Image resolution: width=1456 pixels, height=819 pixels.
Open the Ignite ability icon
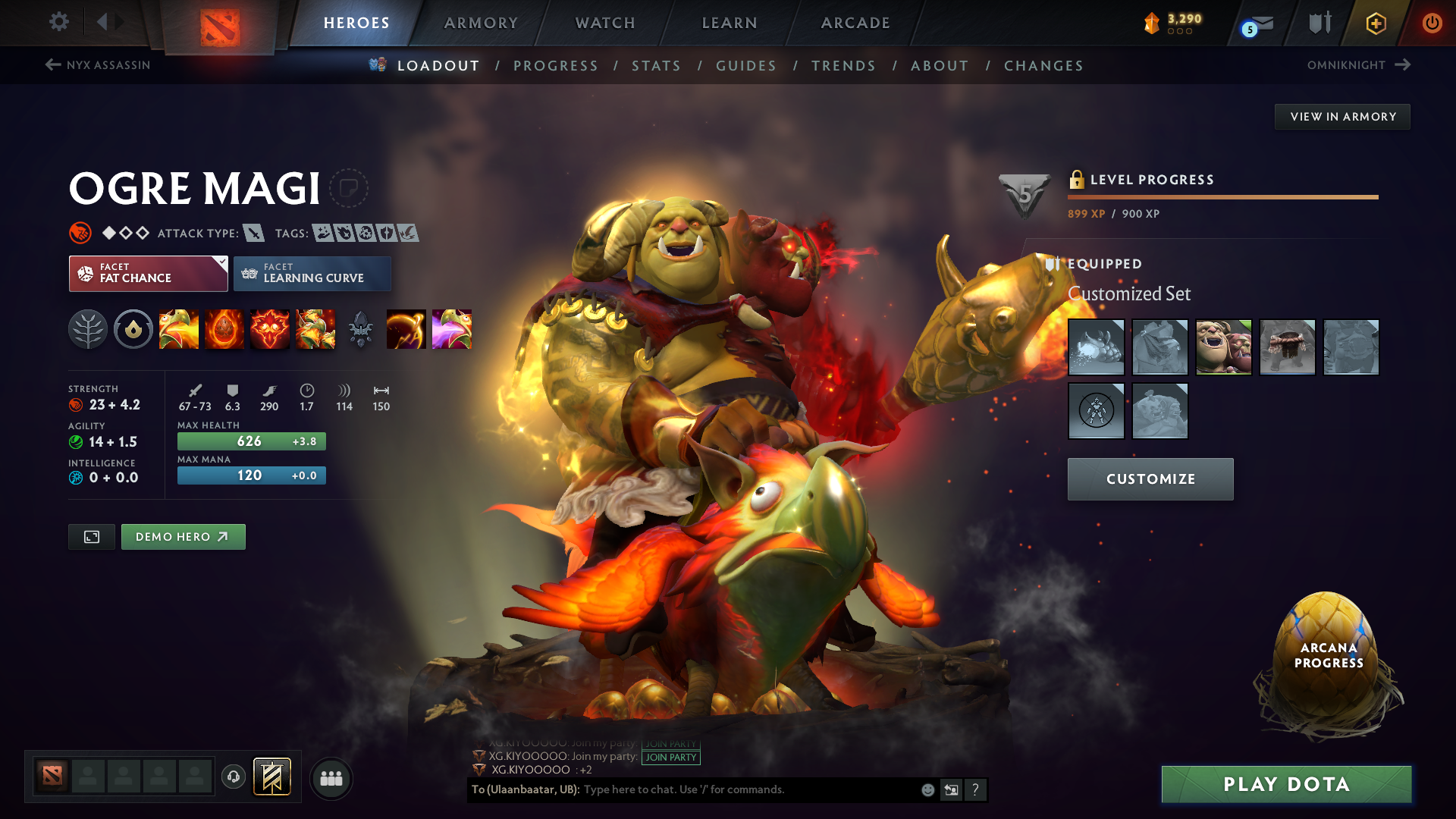[224, 329]
